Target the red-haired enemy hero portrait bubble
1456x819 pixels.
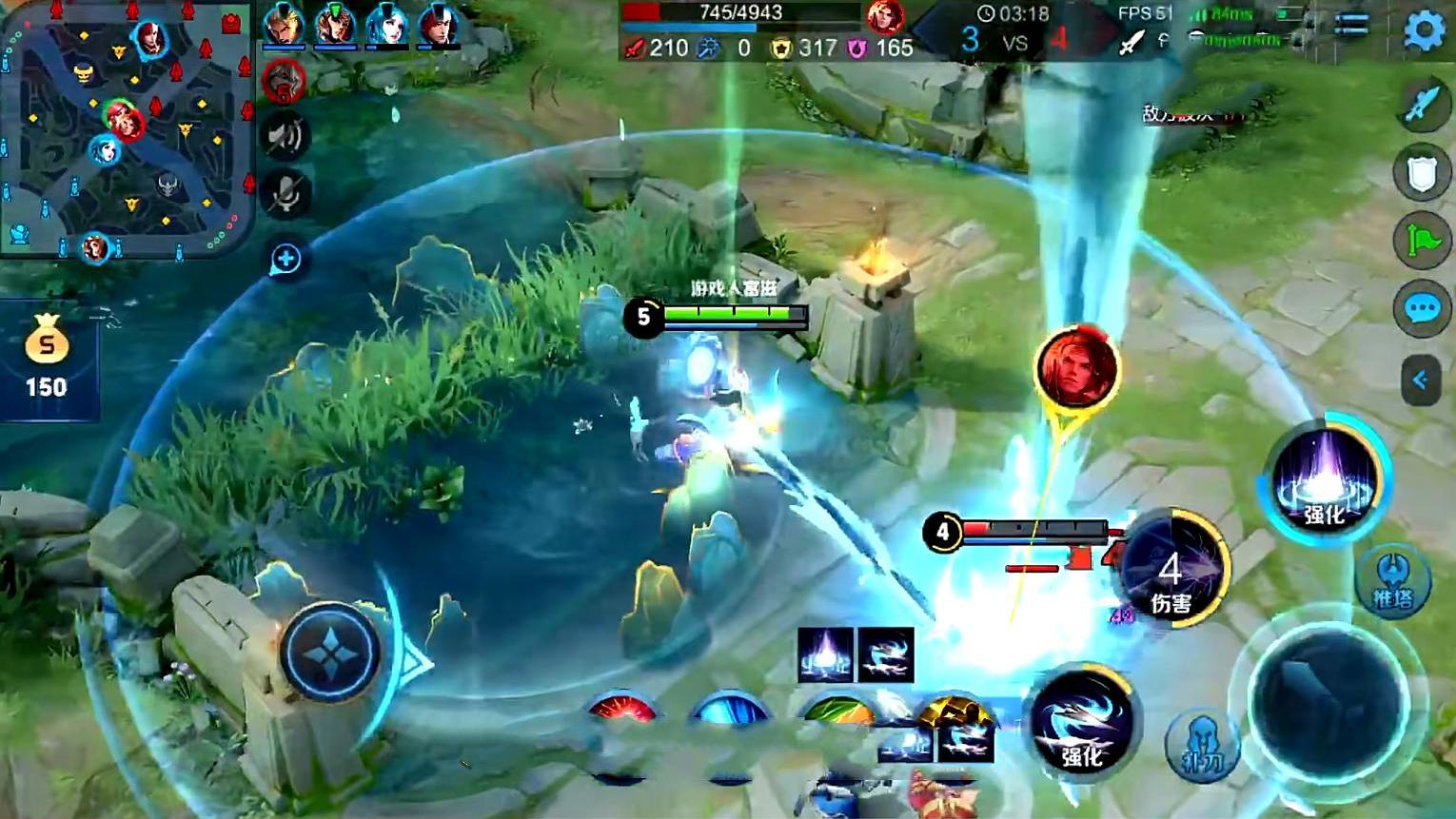1076,368
